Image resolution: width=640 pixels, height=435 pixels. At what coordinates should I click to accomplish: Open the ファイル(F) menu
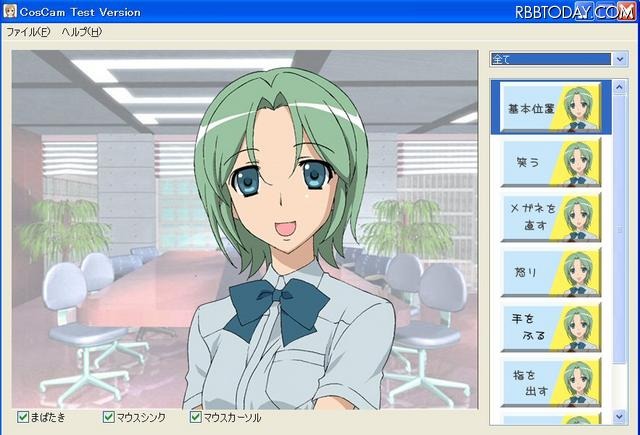[28, 32]
